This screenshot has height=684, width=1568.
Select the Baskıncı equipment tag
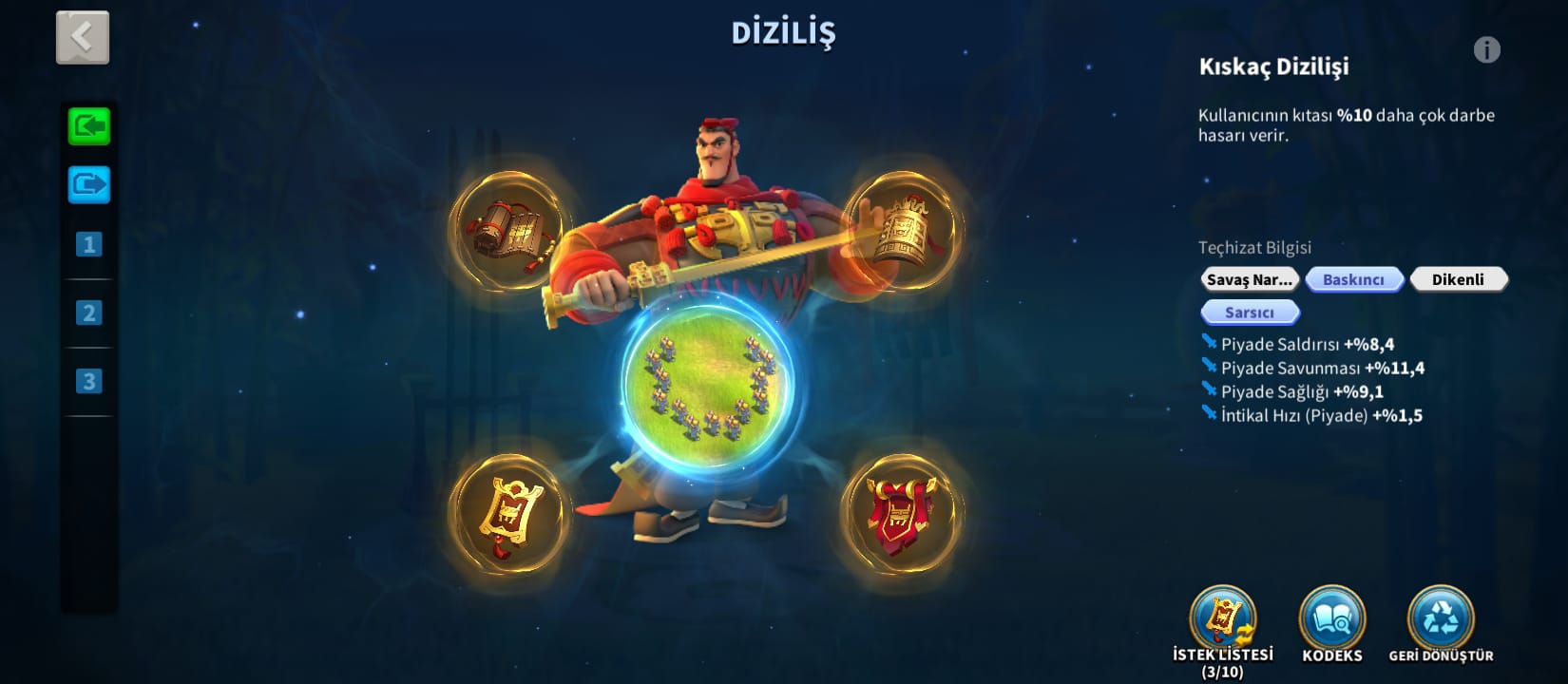(1354, 279)
